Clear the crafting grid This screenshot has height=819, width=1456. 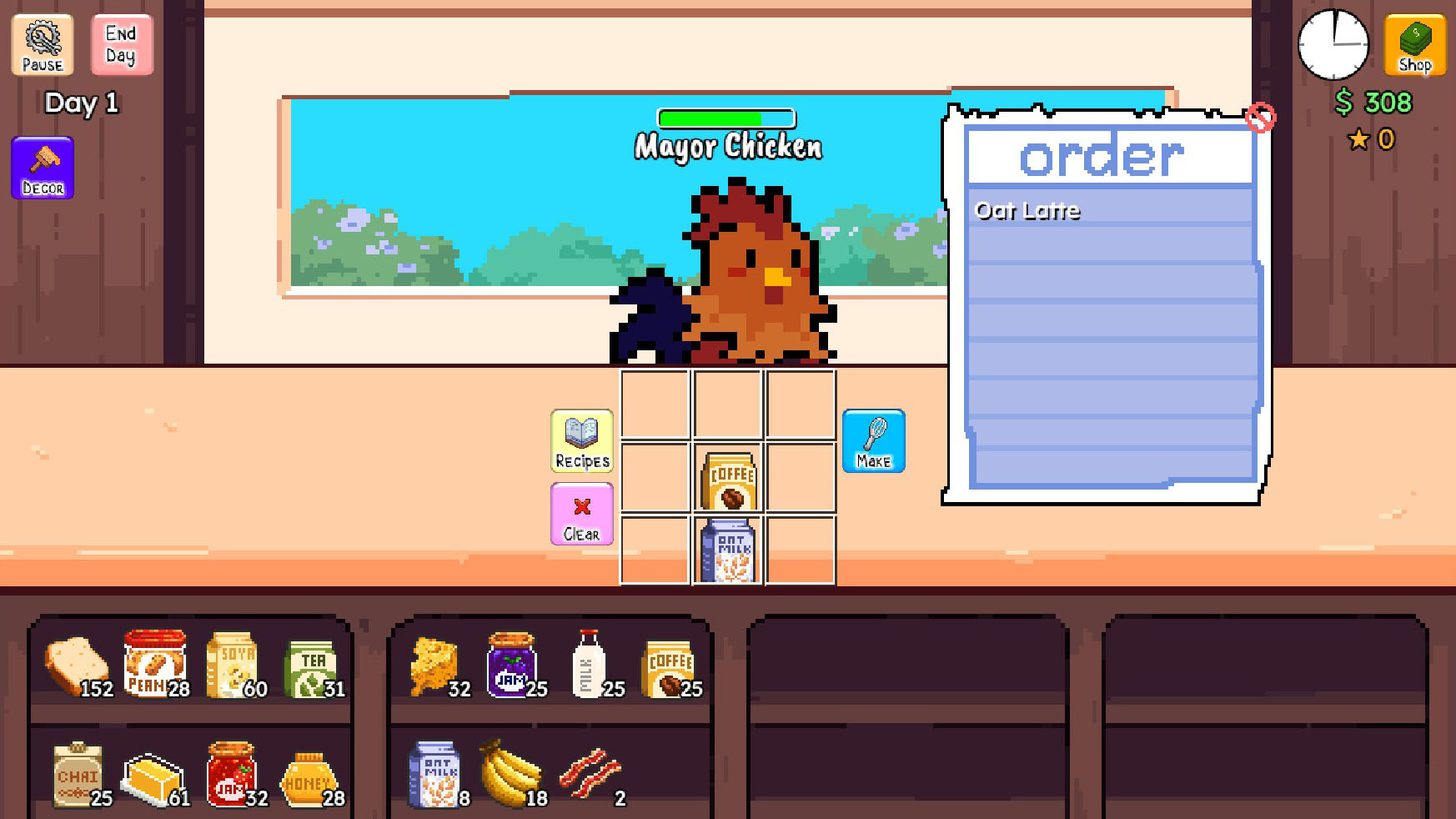582,514
